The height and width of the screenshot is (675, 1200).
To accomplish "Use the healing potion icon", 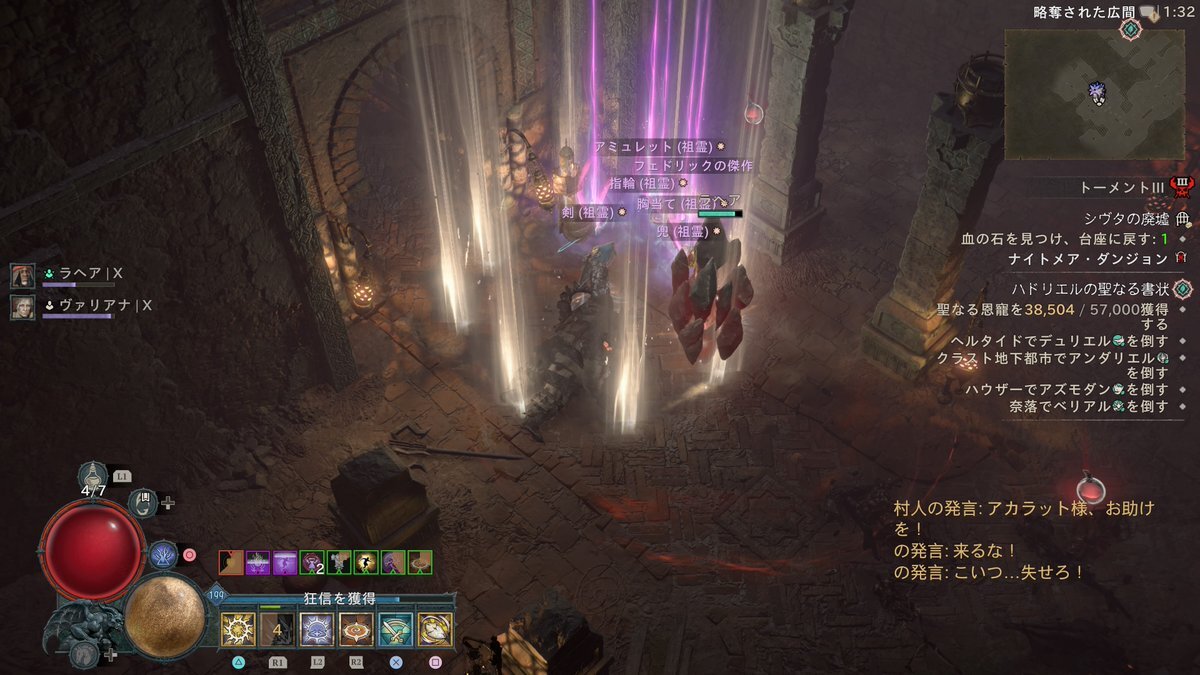I will tap(94, 475).
